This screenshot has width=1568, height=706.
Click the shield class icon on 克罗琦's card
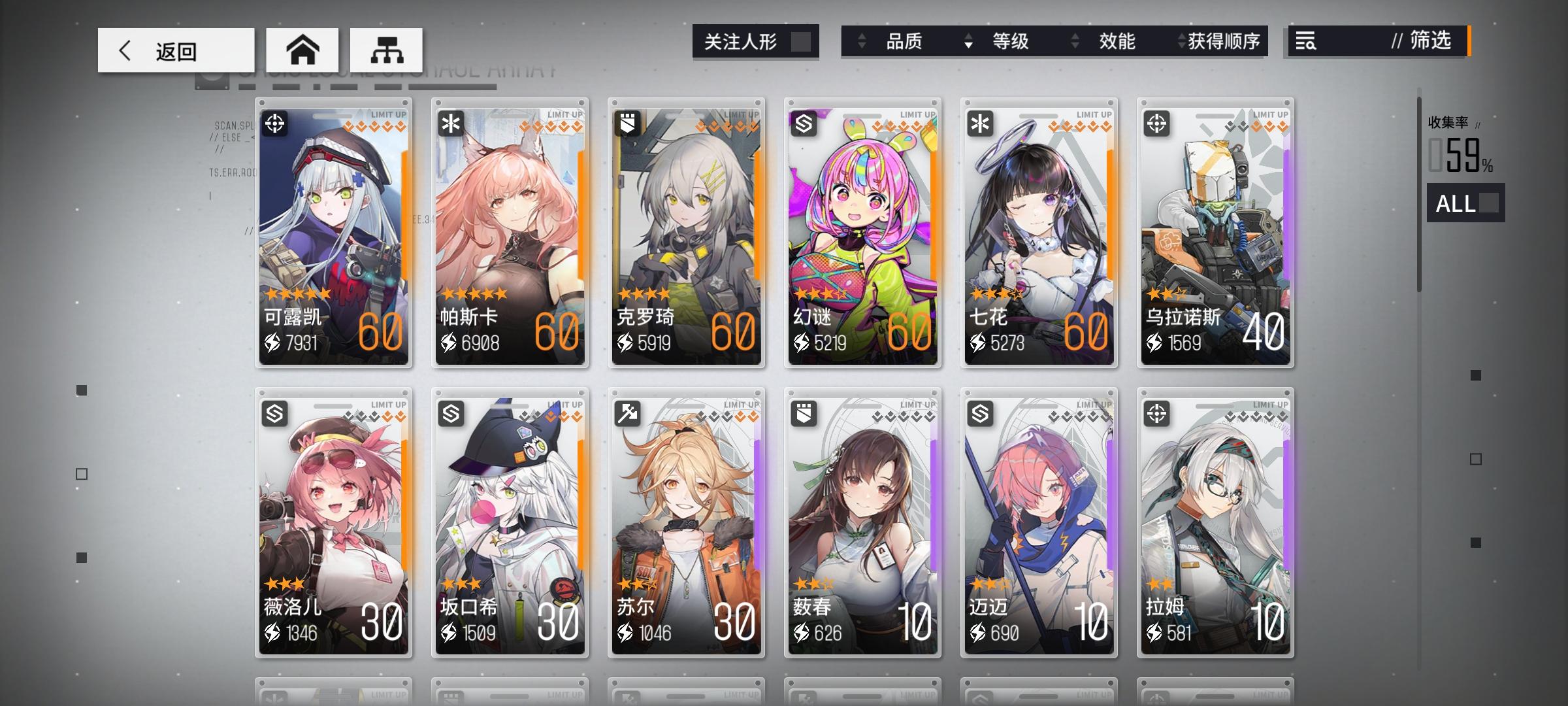click(x=626, y=124)
